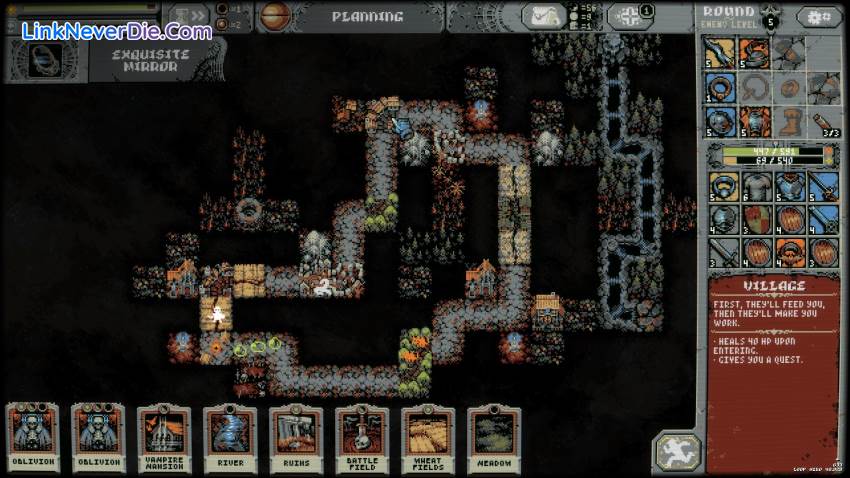Open the settings gear menu
Viewport: 850px width, 478px height.
click(820, 17)
